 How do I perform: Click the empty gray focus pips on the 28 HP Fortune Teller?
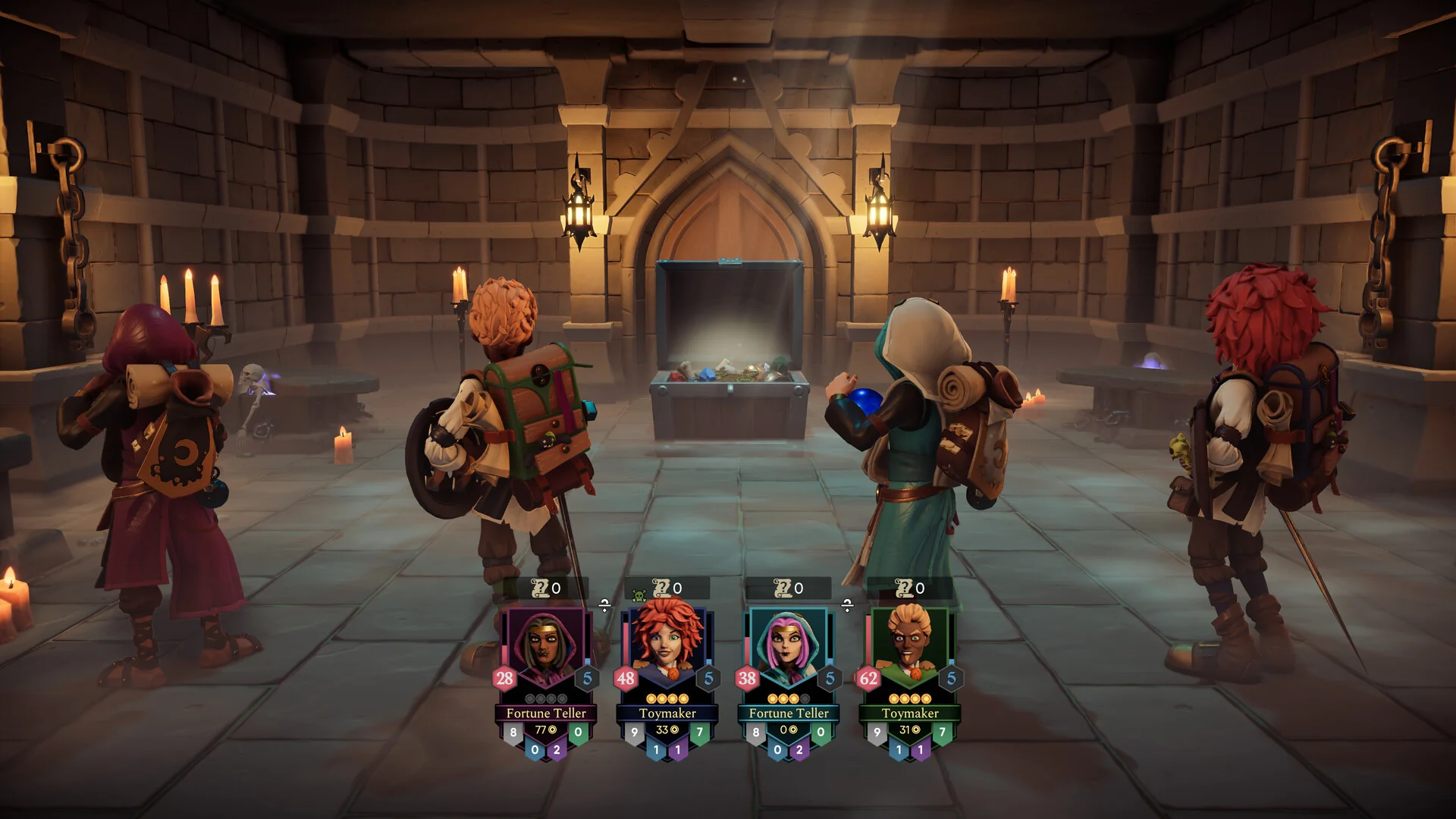pos(544,698)
